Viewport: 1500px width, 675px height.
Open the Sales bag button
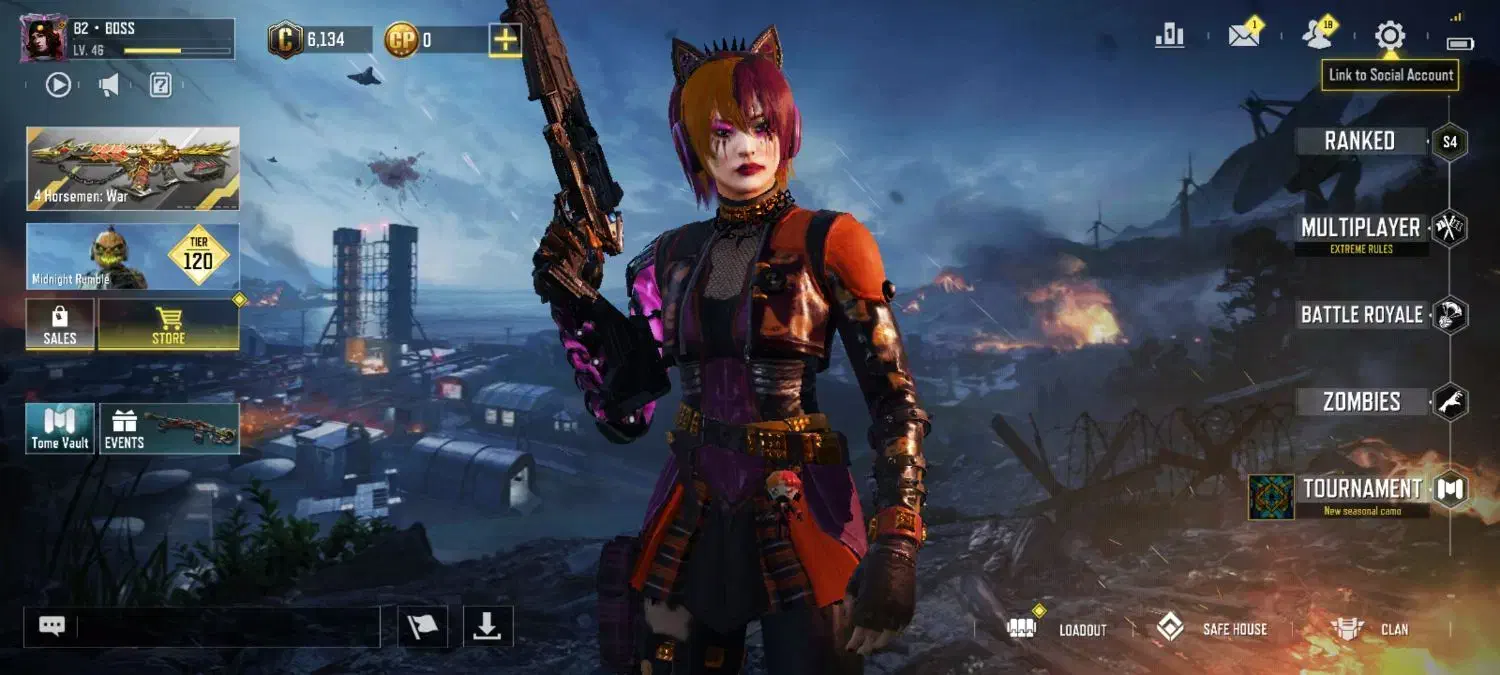pyautogui.click(x=60, y=325)
